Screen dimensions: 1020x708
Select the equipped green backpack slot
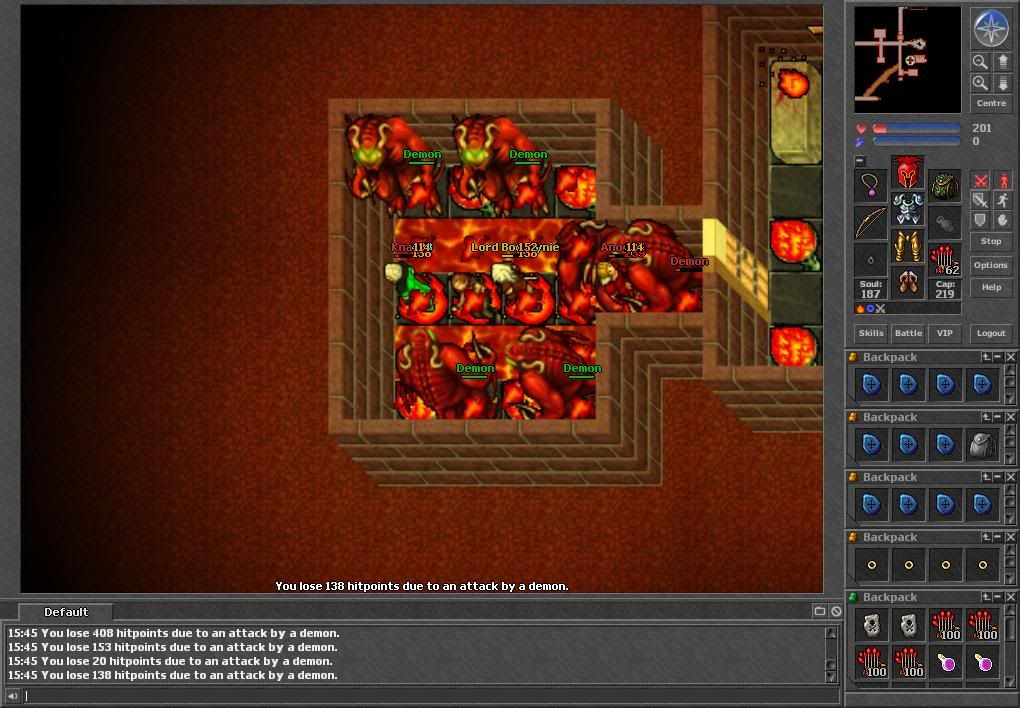pos(945,185)
